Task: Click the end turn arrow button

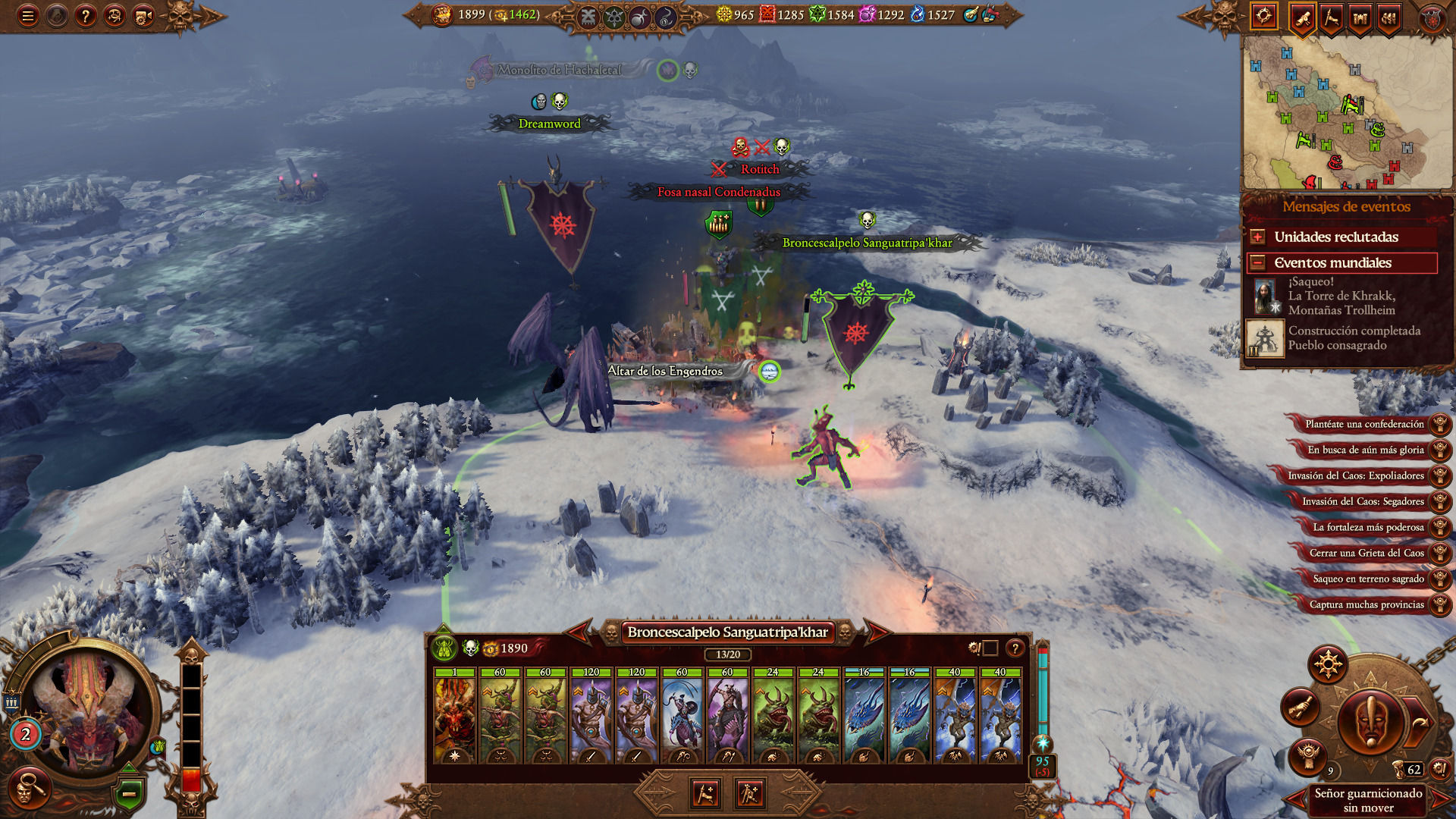Action: coord(1420,723)
